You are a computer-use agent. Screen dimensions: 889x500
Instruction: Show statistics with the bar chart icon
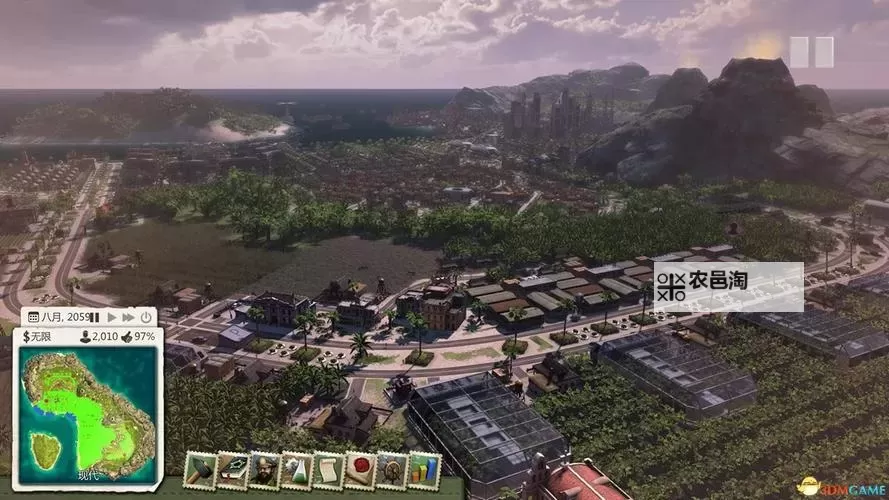tap(423, 469)
